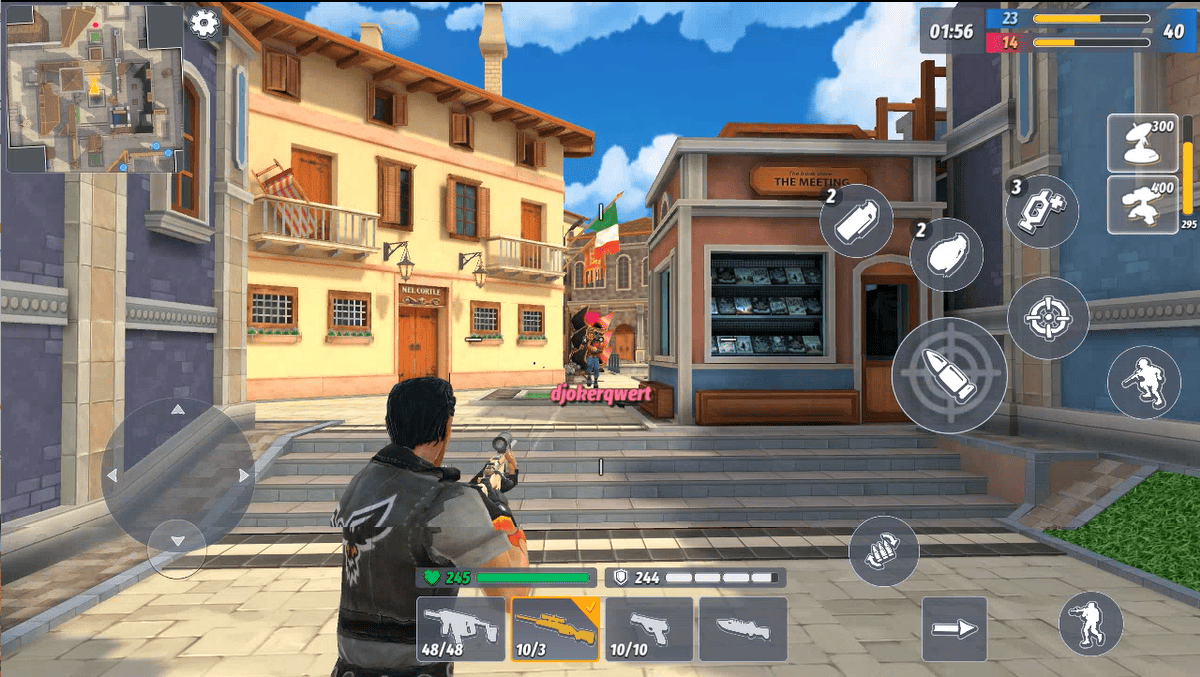Tap the joystick's left arrow

click(112, 476)
